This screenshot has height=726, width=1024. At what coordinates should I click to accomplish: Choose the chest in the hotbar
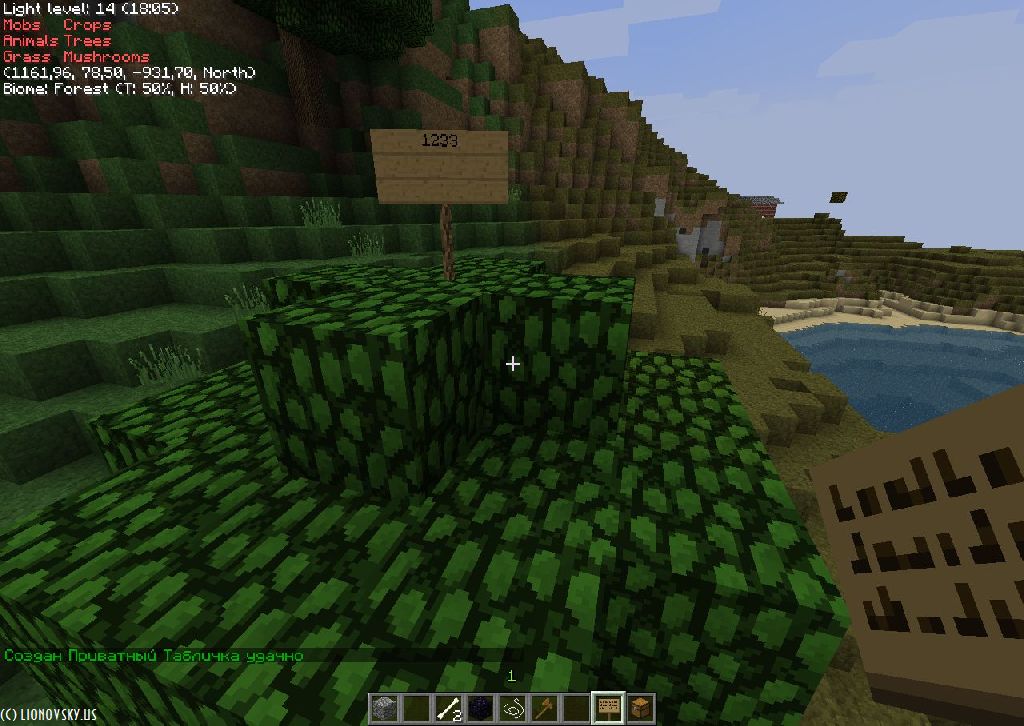pos(639,708)
